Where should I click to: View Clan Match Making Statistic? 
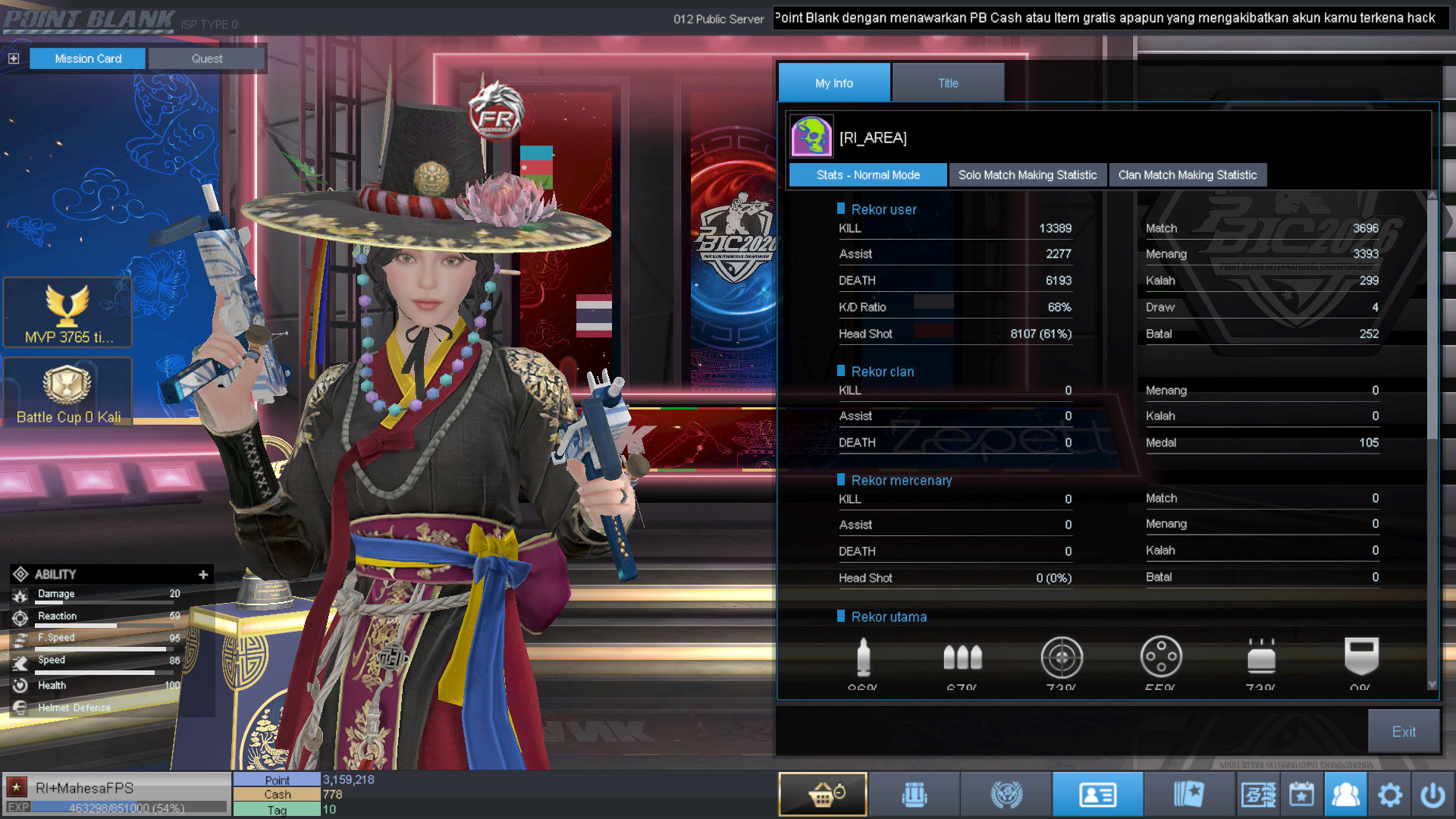coord(1187,175)
